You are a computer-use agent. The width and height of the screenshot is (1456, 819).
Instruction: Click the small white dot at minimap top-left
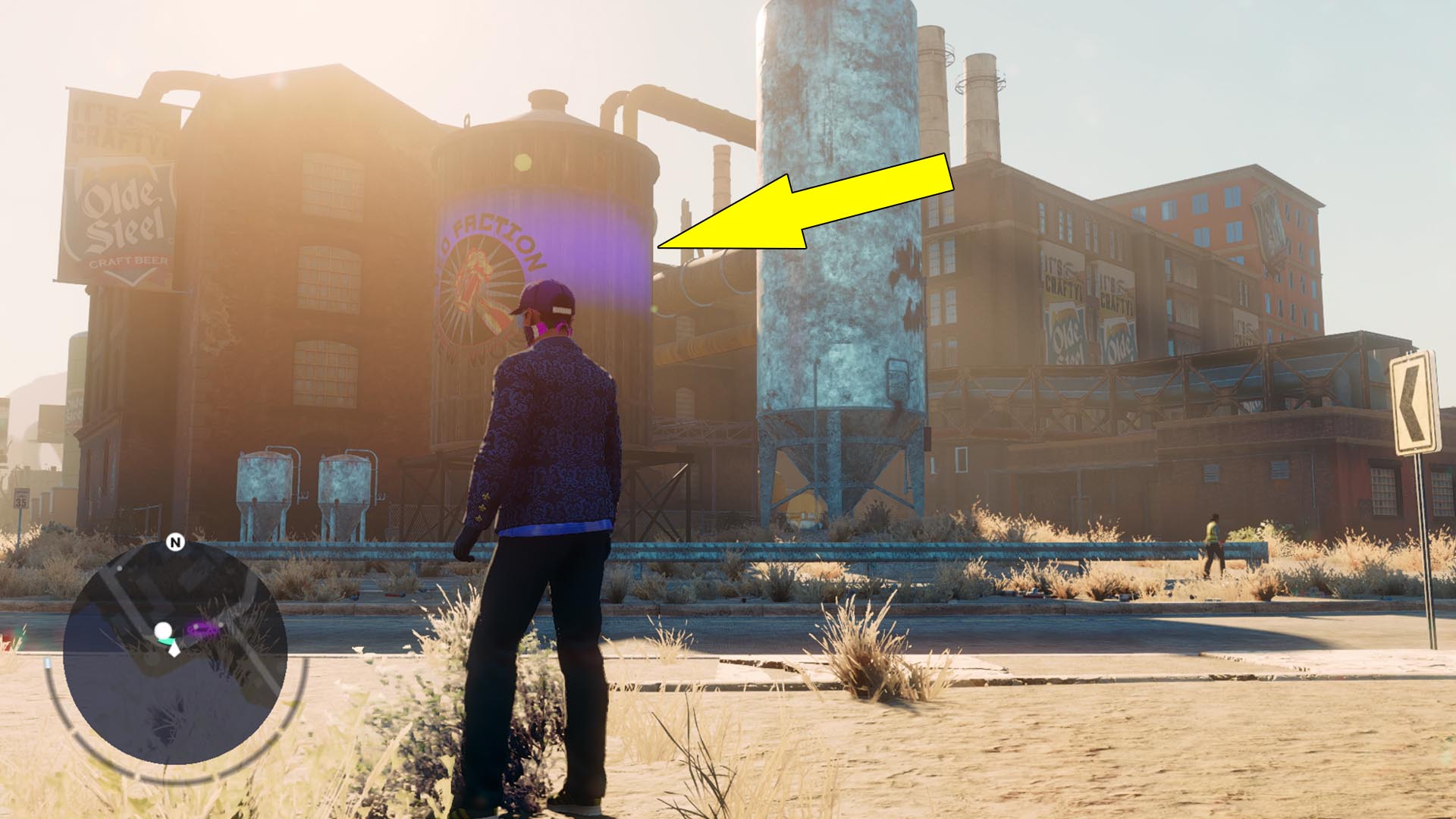[119, 568]
